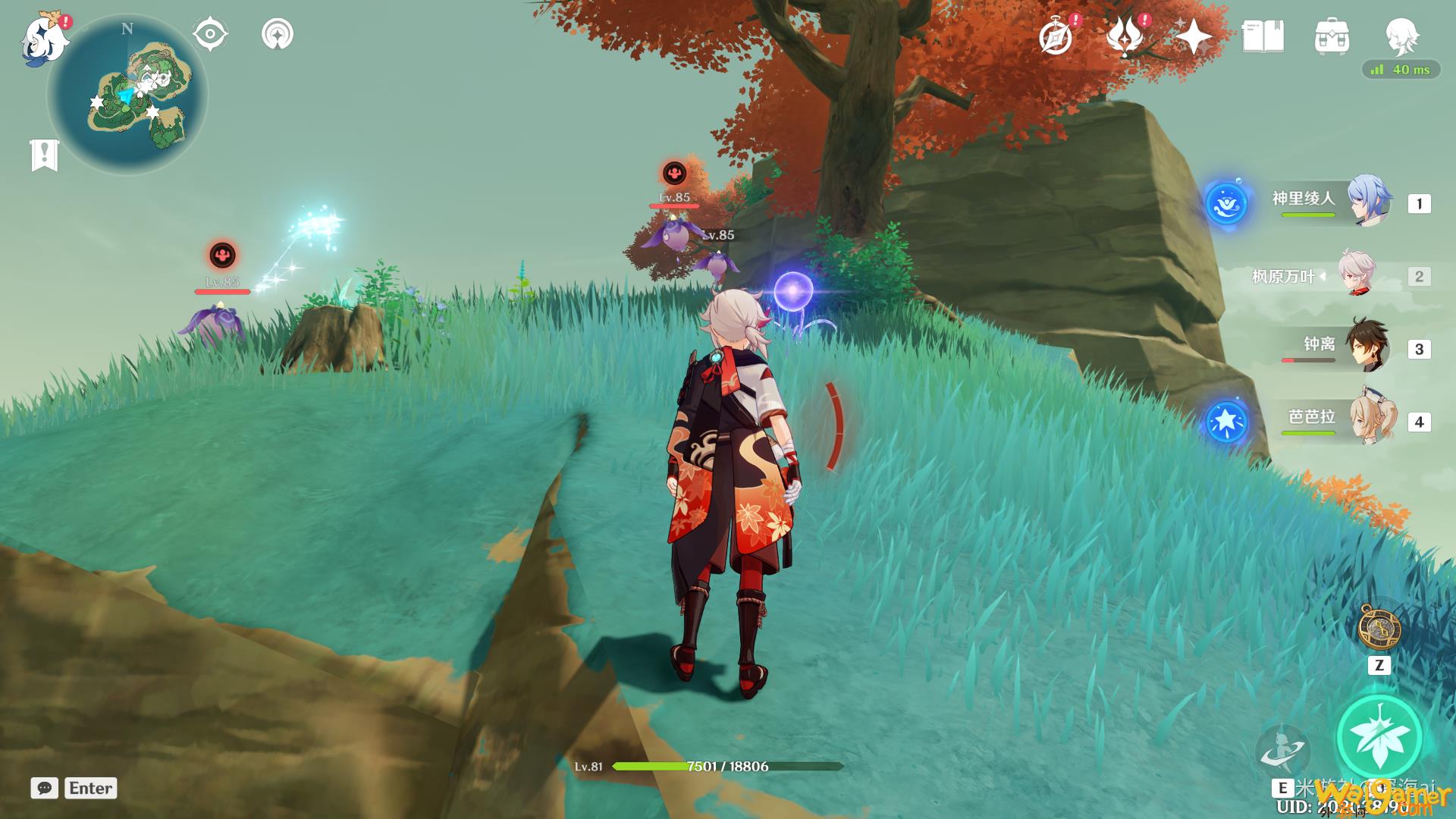1456x819 pixels.
Task: Open the adventurer handbook book icon
Action: click(x=1263, y=36)
